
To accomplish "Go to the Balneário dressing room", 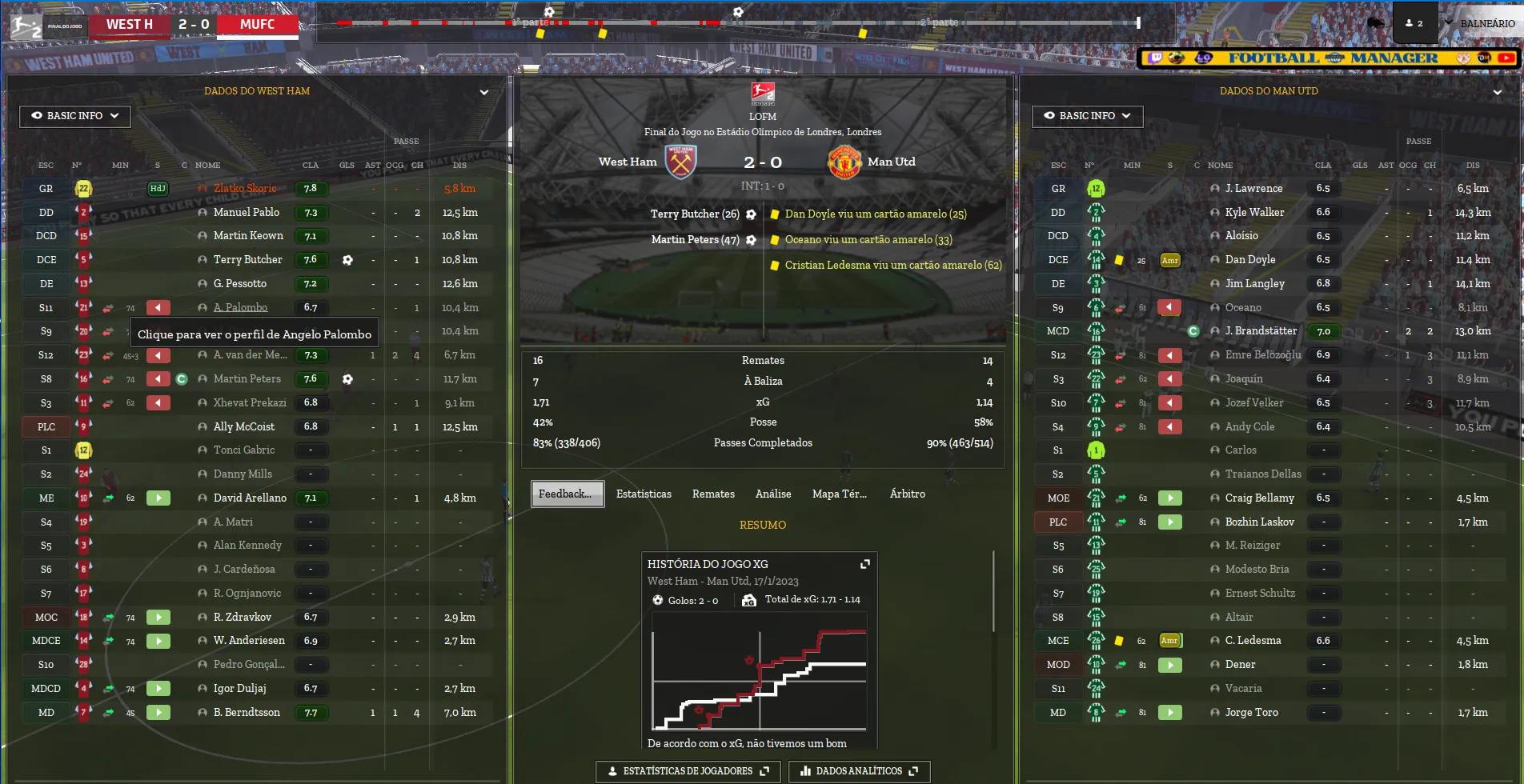I will pyautogui.click(x=1486, y=23).
